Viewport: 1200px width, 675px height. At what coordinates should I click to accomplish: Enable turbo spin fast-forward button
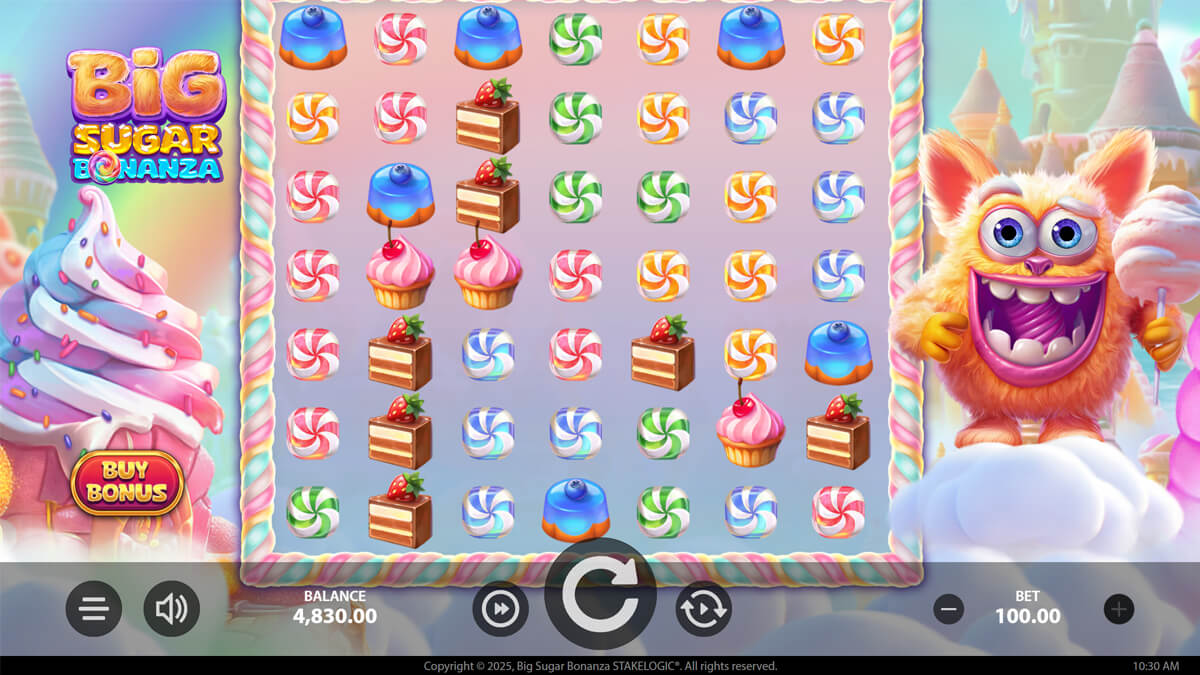coord(500,609)
